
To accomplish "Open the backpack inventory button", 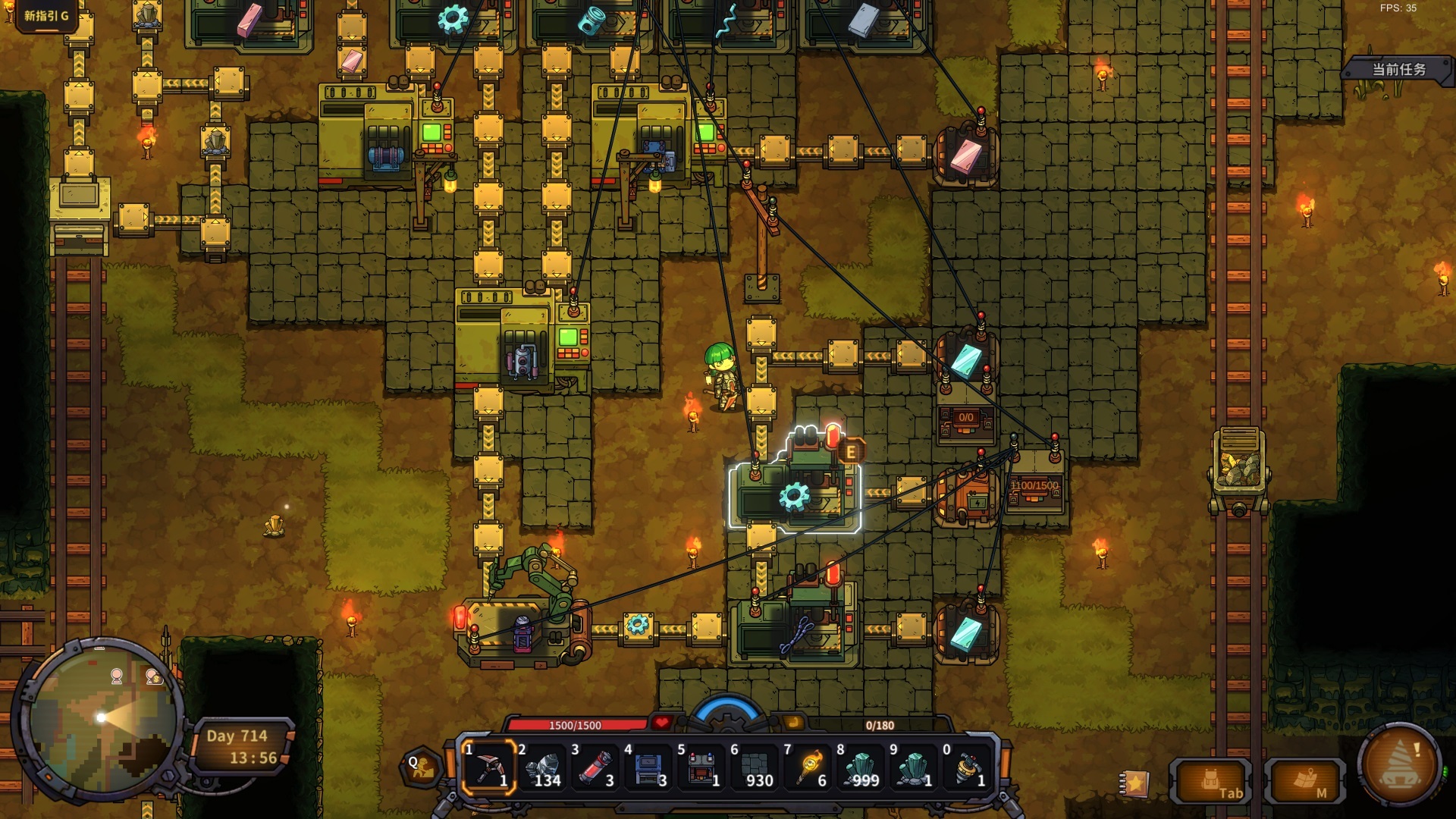I will pos(1211,782).
